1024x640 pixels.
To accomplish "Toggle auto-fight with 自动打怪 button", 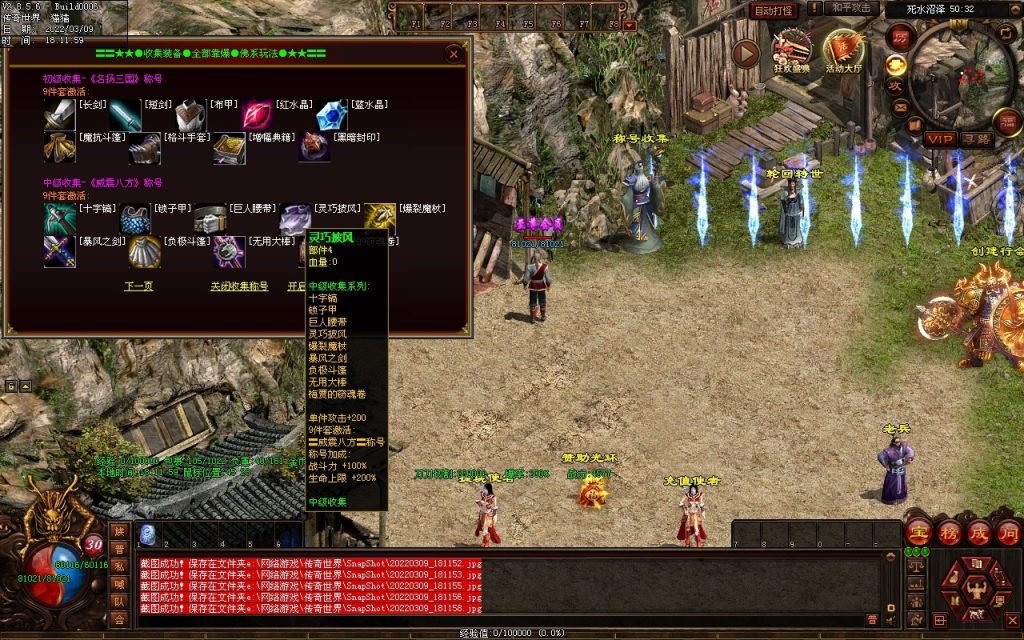I will coord(773,11).
